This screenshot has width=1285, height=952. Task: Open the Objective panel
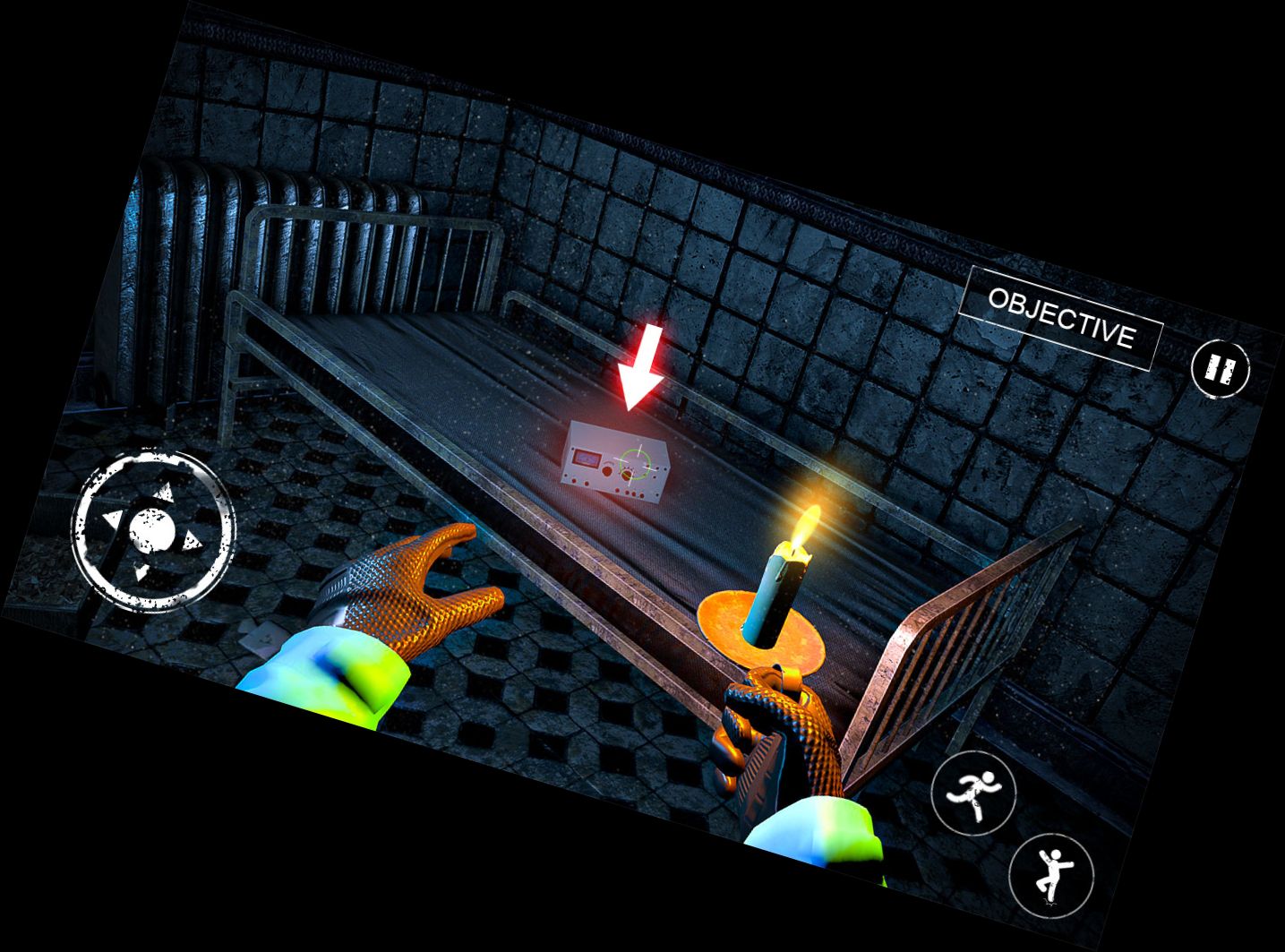[x=1060, y=318]
